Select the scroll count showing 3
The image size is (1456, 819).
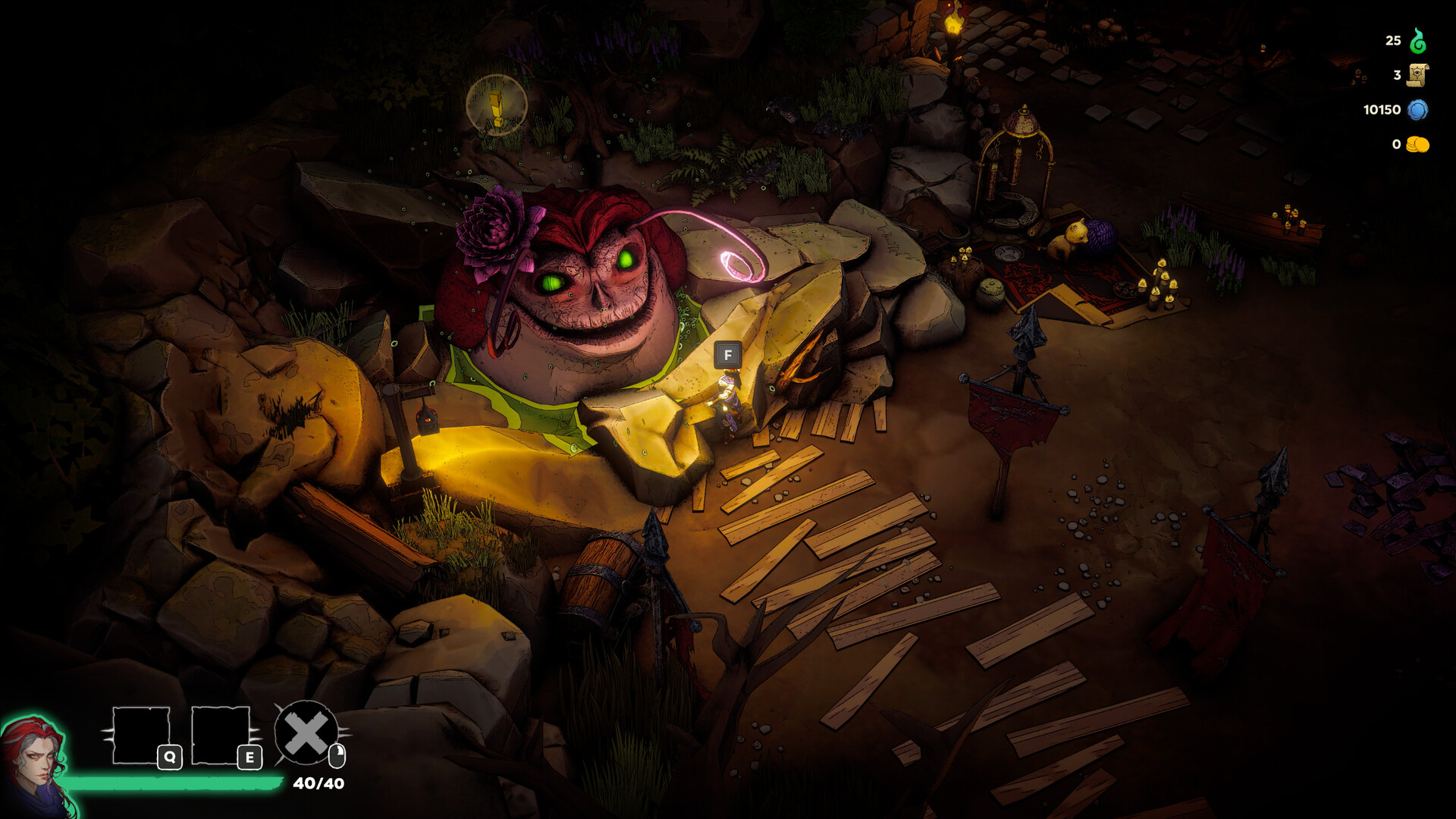[x=1395, y=75]
